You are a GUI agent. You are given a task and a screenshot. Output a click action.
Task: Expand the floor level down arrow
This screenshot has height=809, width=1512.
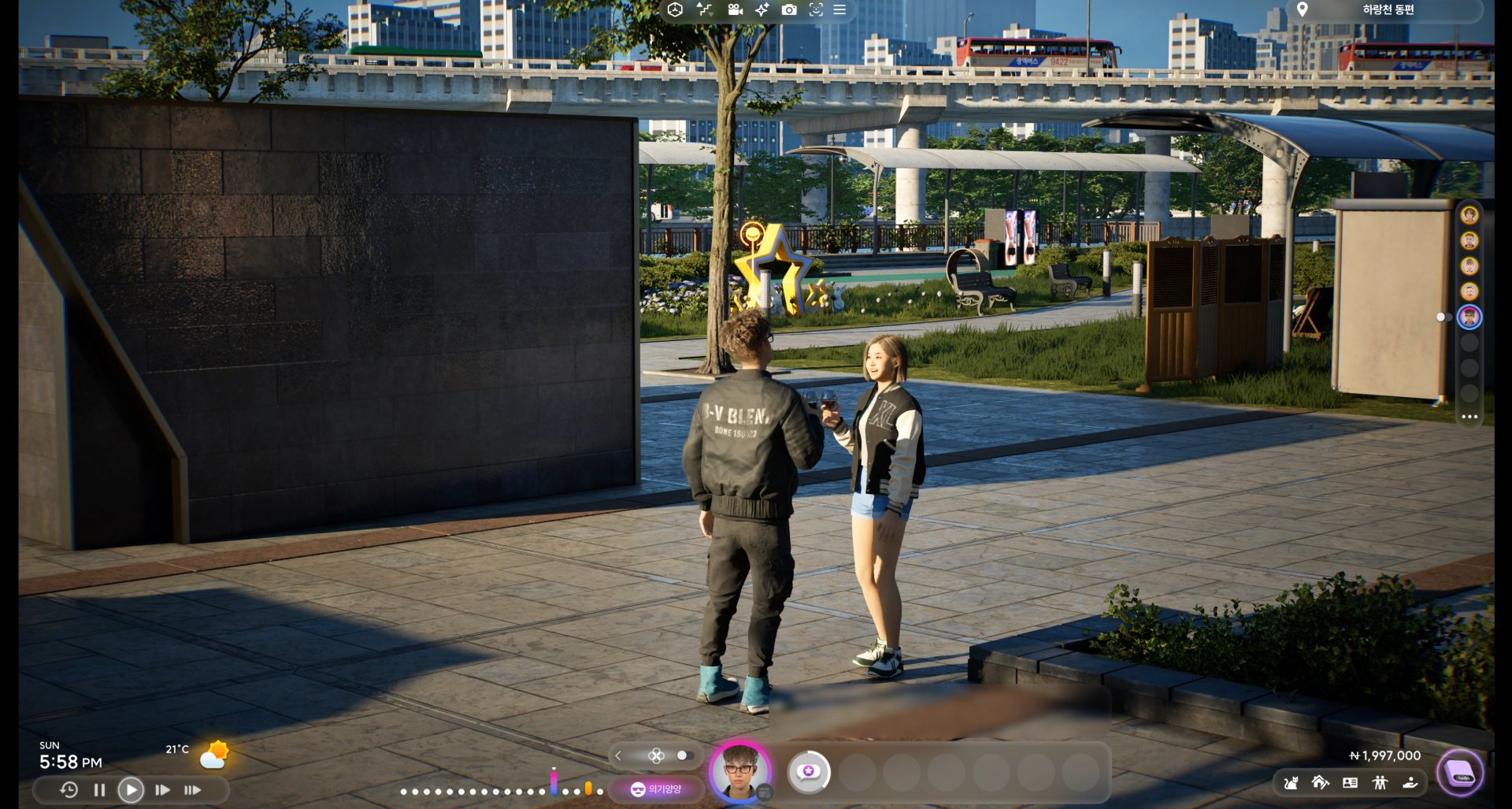pos(711,14)
